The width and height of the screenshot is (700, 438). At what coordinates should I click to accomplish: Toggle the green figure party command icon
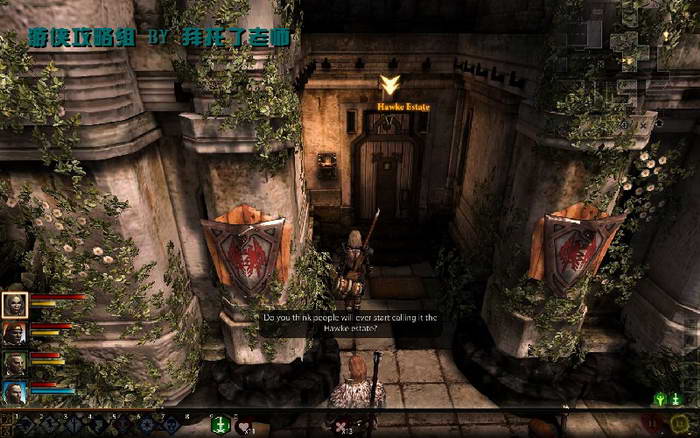click(x=660, y=399)
